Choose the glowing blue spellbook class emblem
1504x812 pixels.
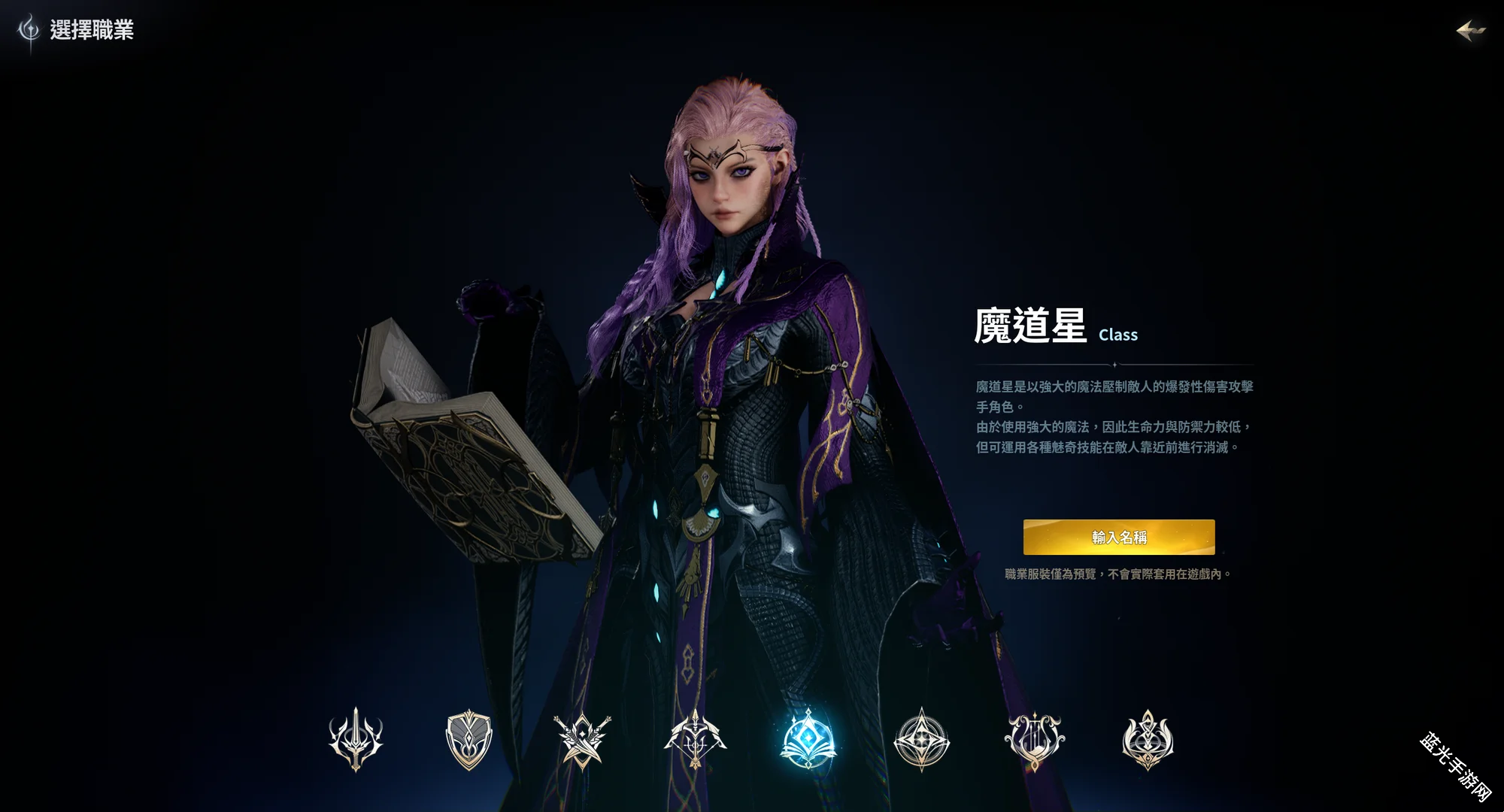[x=808, y=740]
